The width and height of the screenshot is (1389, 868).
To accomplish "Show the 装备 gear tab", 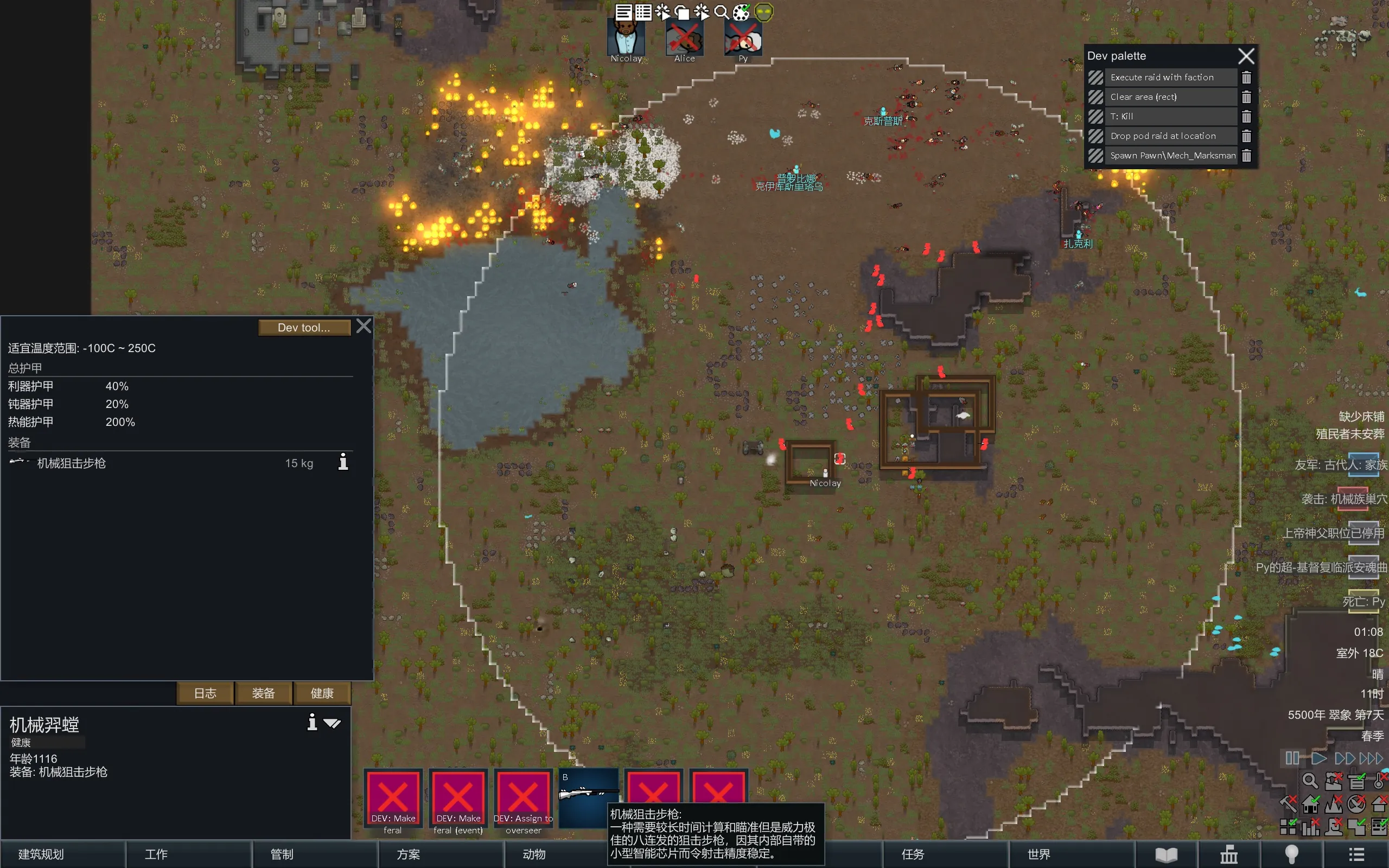I will point(264,693).
